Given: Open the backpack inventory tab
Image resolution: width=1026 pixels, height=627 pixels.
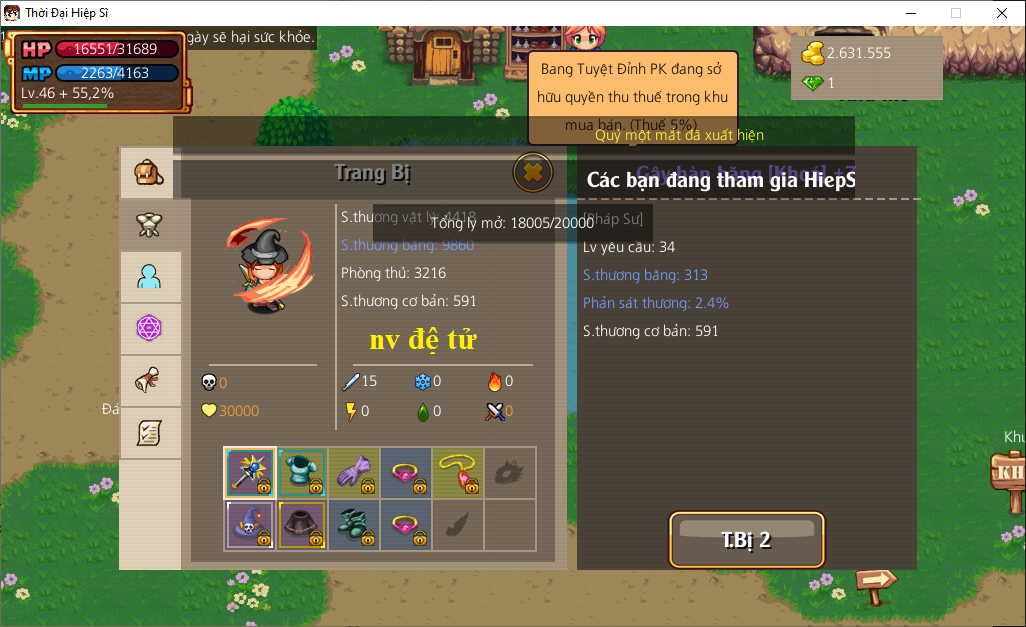Looking at the screenshot, I should (149, 173).
